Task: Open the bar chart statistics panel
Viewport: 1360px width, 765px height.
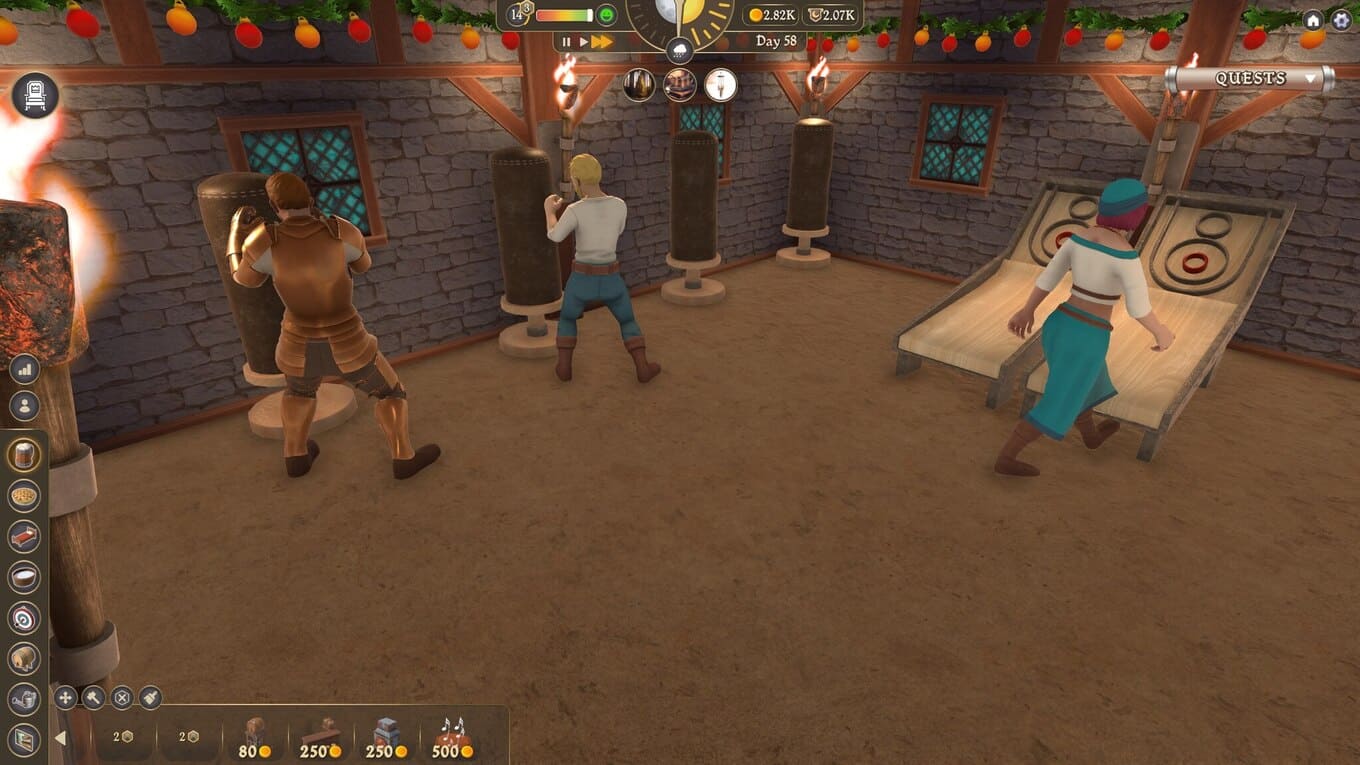Action: click(24, 370)
